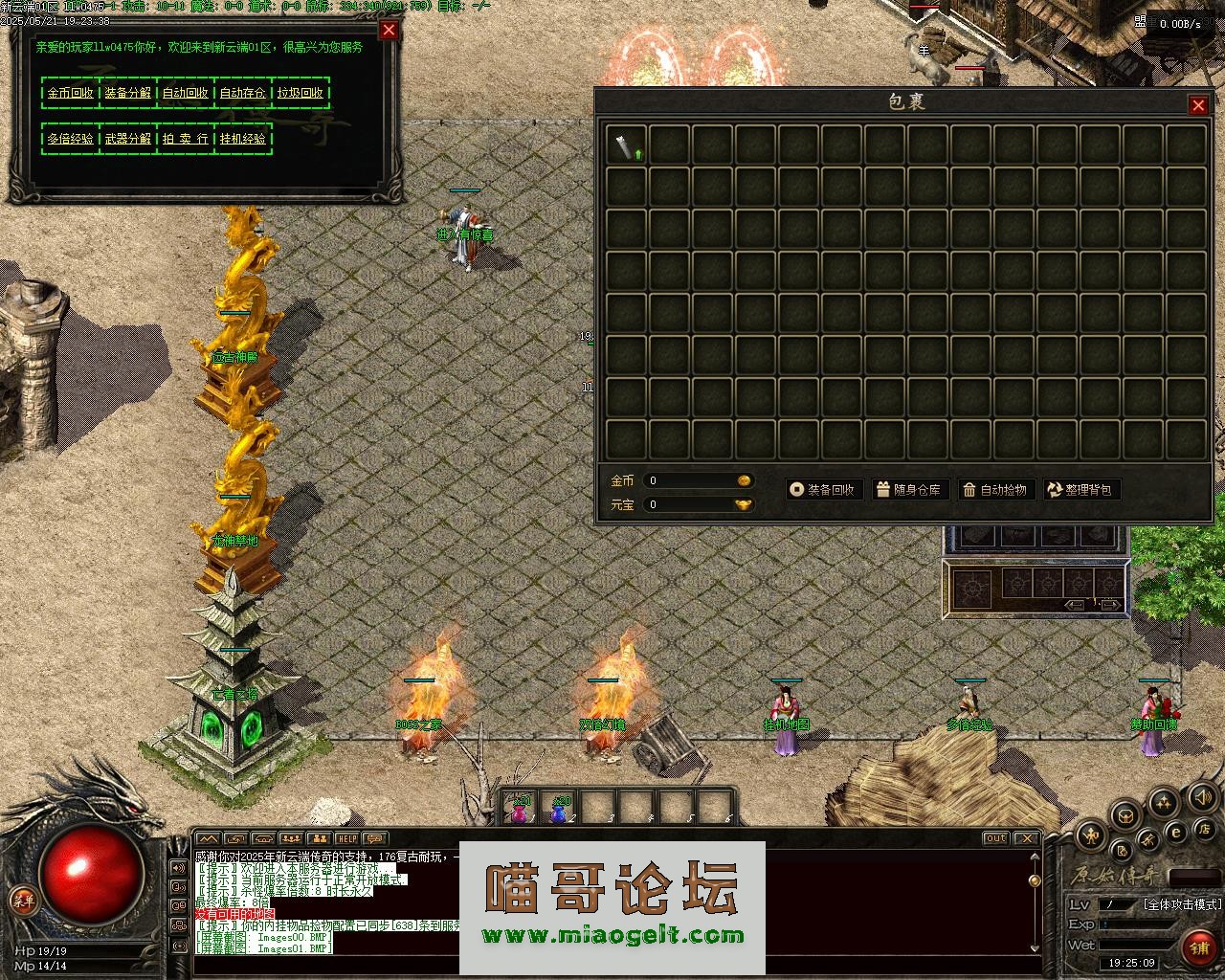Use the red potion in hotbar slot 1
This screenshot has width=1225, height=980.
pos(520,809)
